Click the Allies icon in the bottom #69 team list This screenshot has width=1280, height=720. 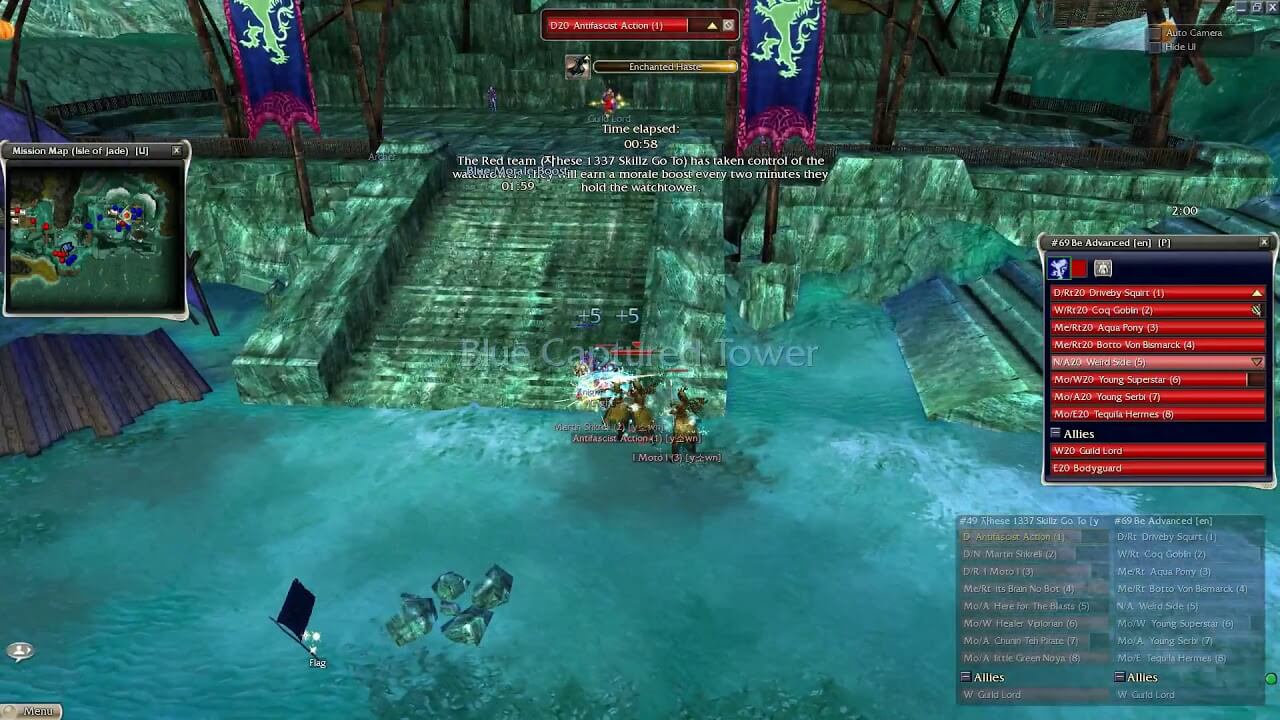point(1118,677)
